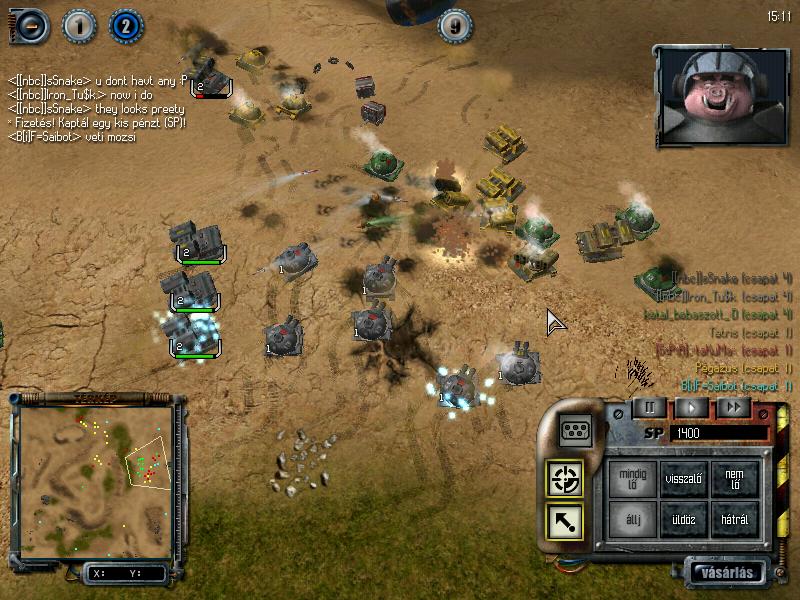Click the 'mindig lő' fire mode button
The image size is (800, 600).
tap(633, 480)
